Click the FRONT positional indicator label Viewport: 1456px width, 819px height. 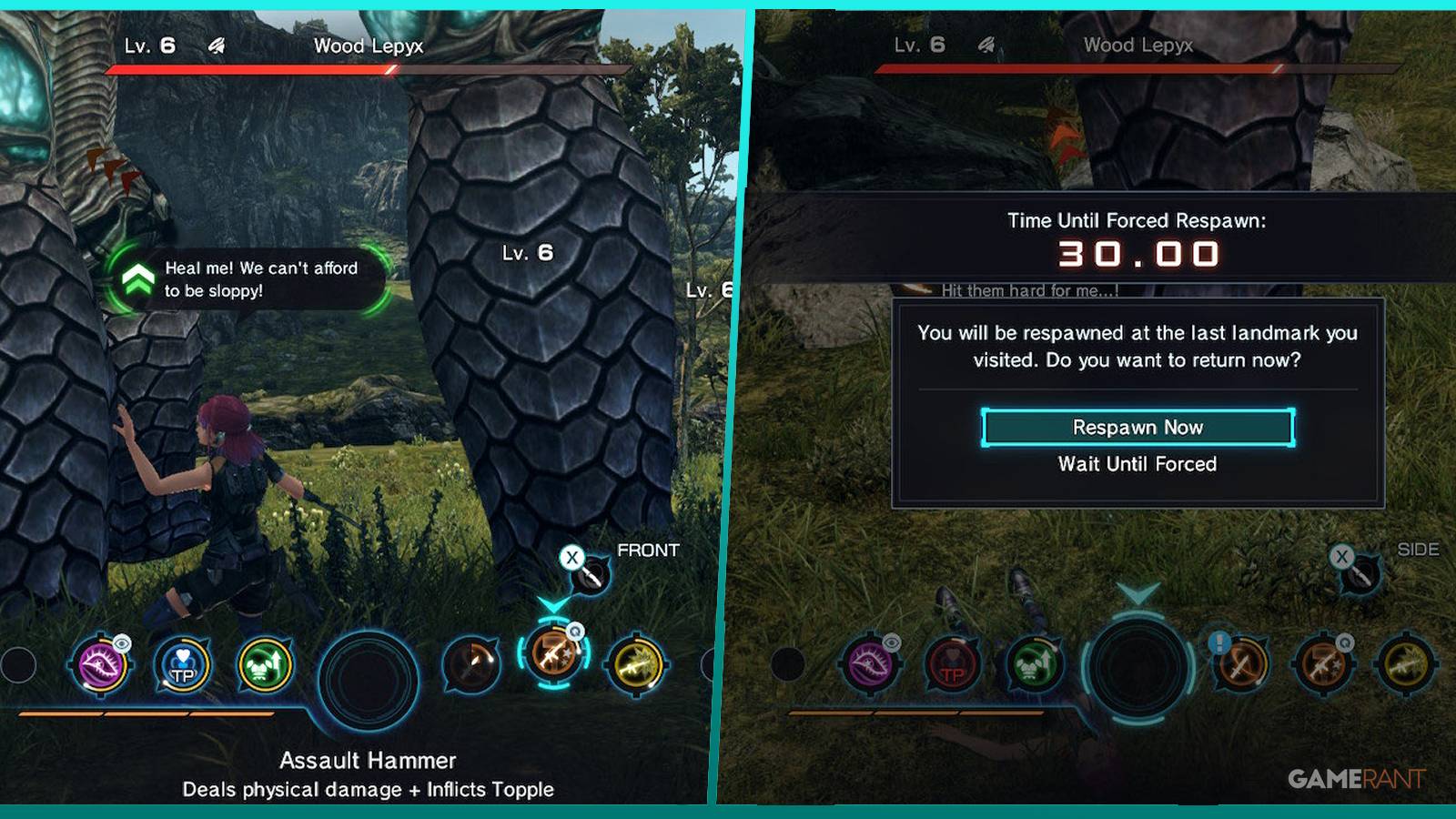point(648,551)
